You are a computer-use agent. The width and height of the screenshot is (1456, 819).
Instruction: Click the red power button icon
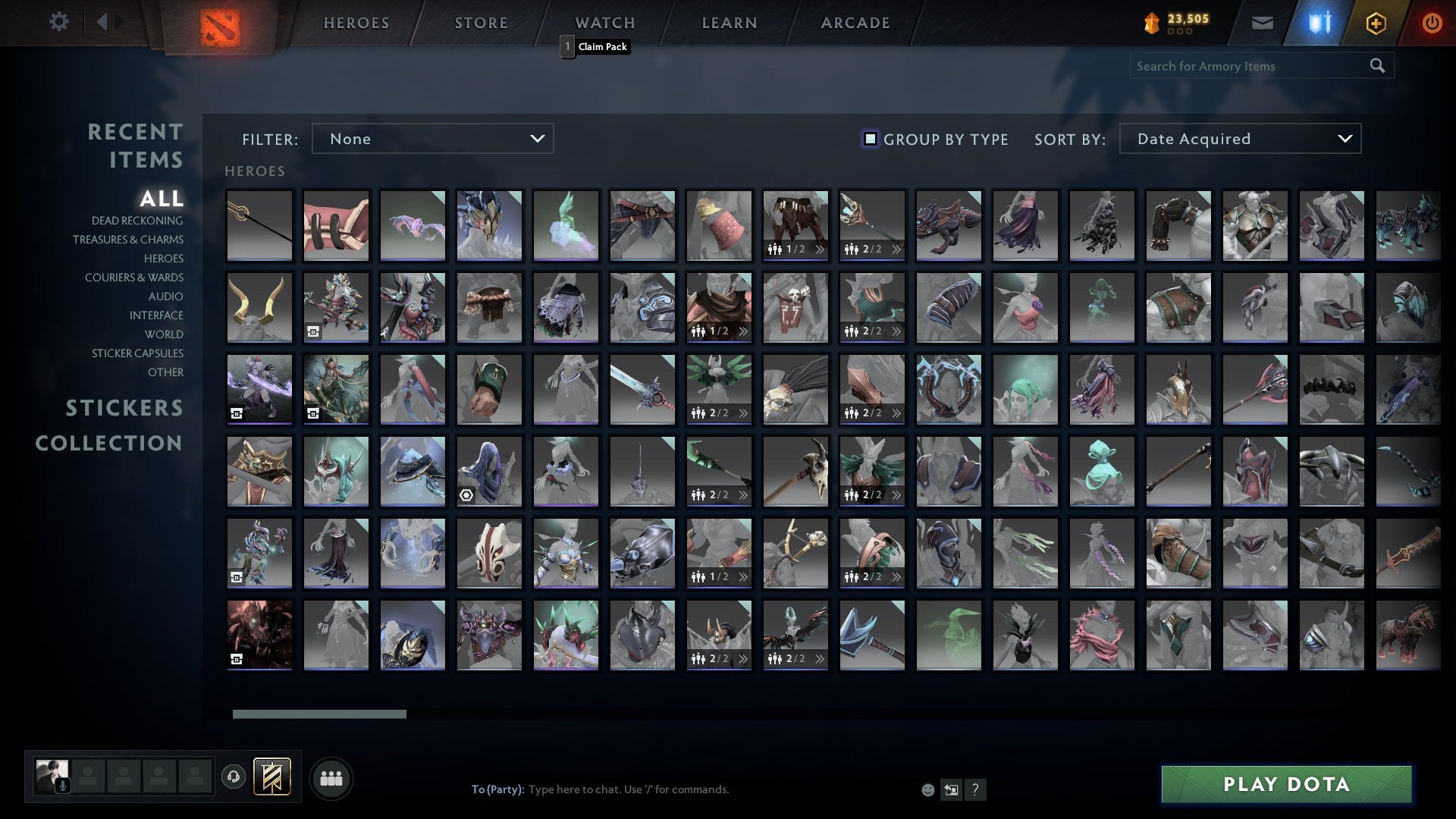[x=1432, y=23]
